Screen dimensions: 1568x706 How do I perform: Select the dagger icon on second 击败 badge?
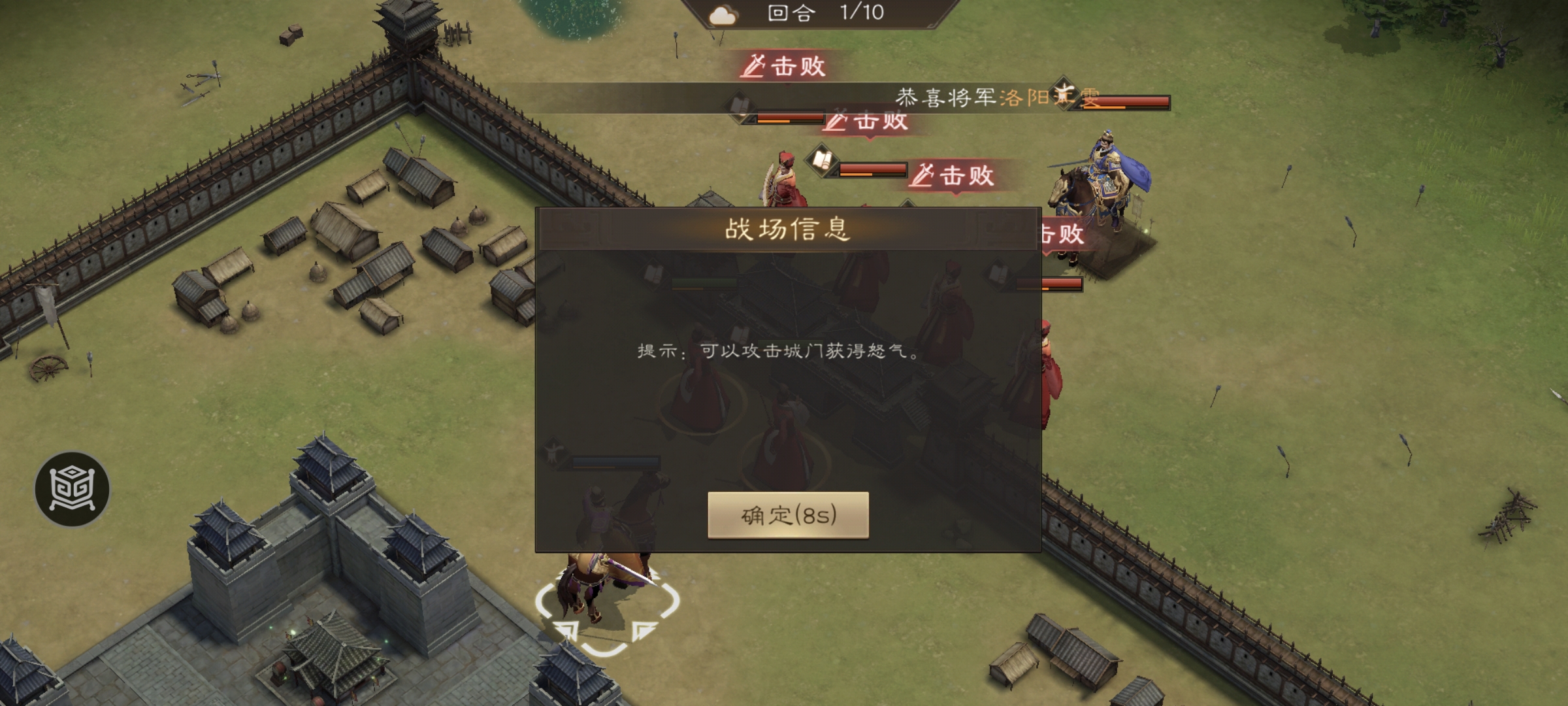tap(838, 121)
